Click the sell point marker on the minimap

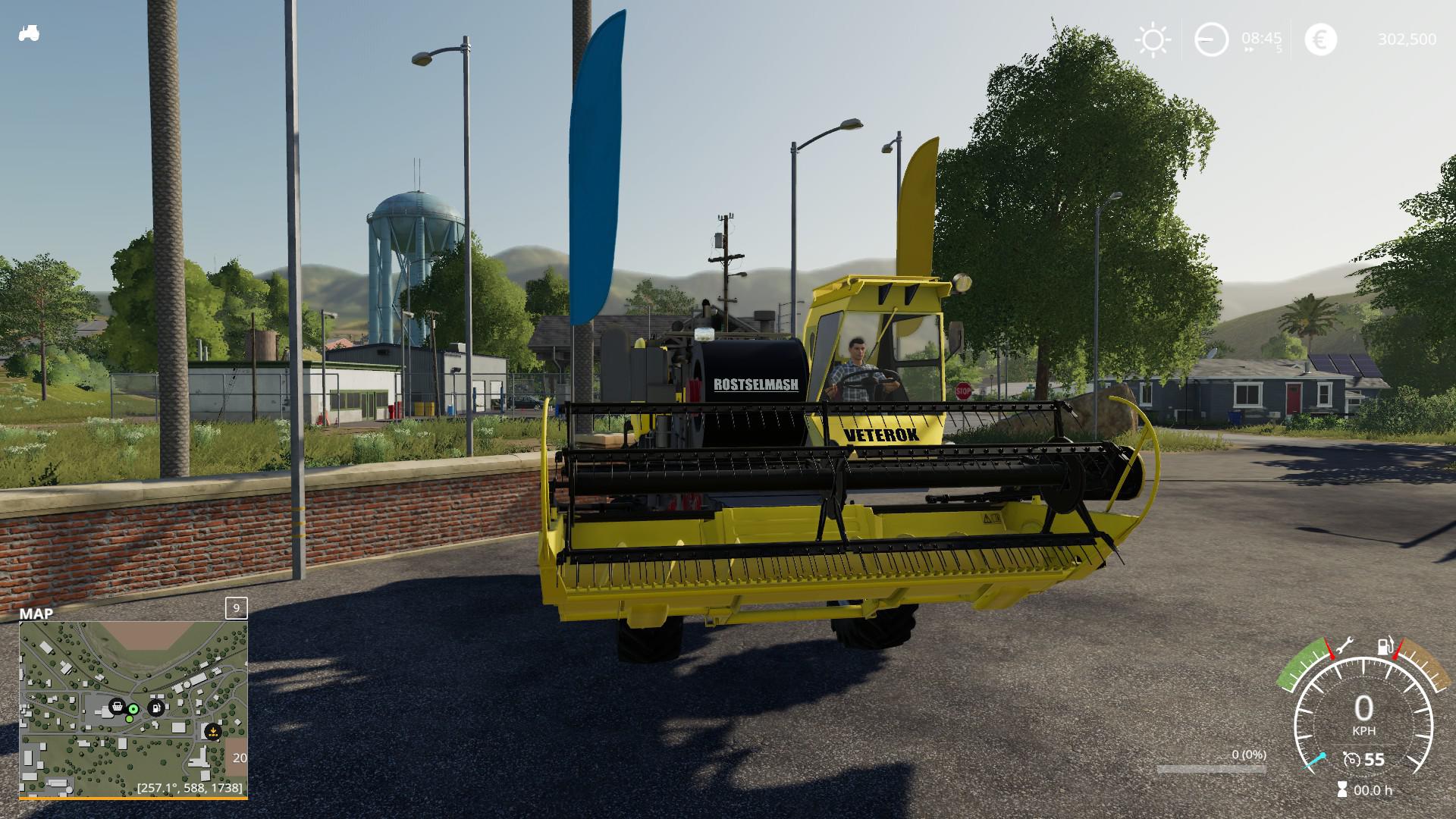tap(213, 732)
